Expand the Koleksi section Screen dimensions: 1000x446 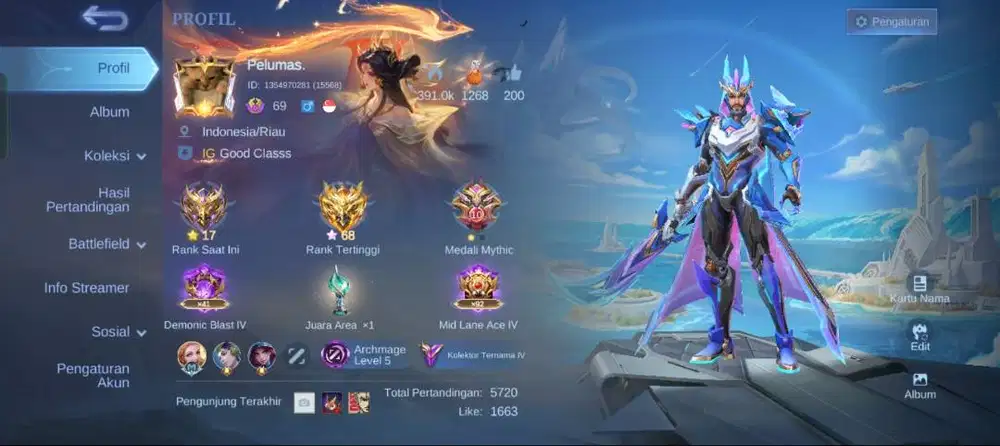(114, 156)
